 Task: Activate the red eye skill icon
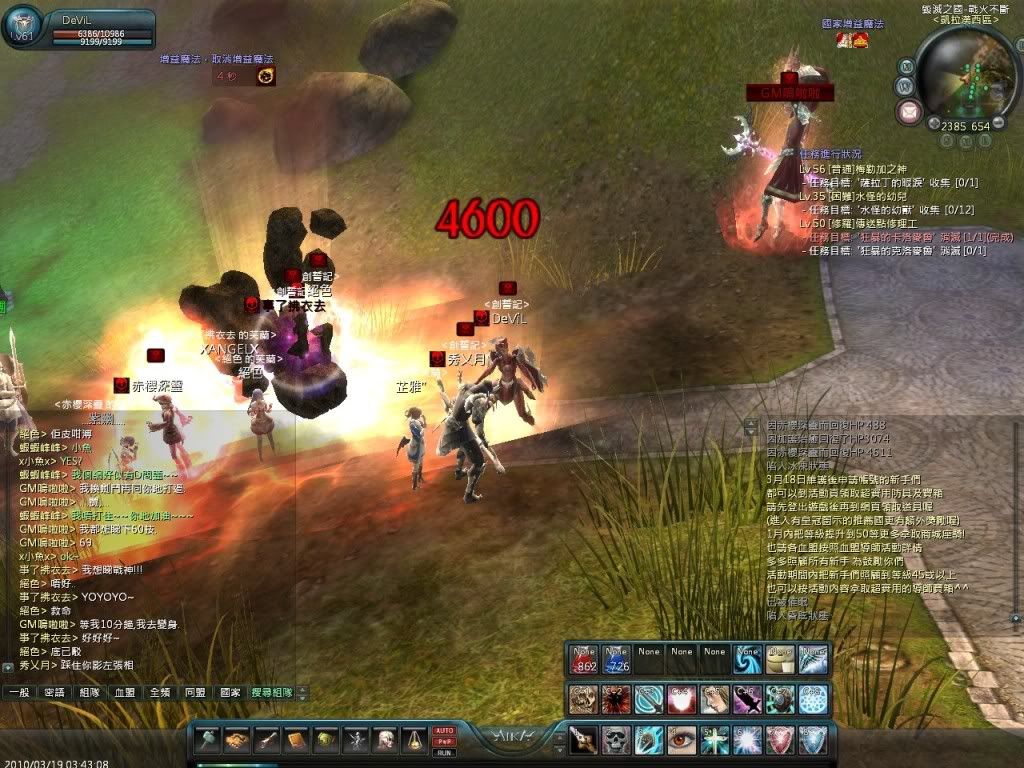[682, 740]
